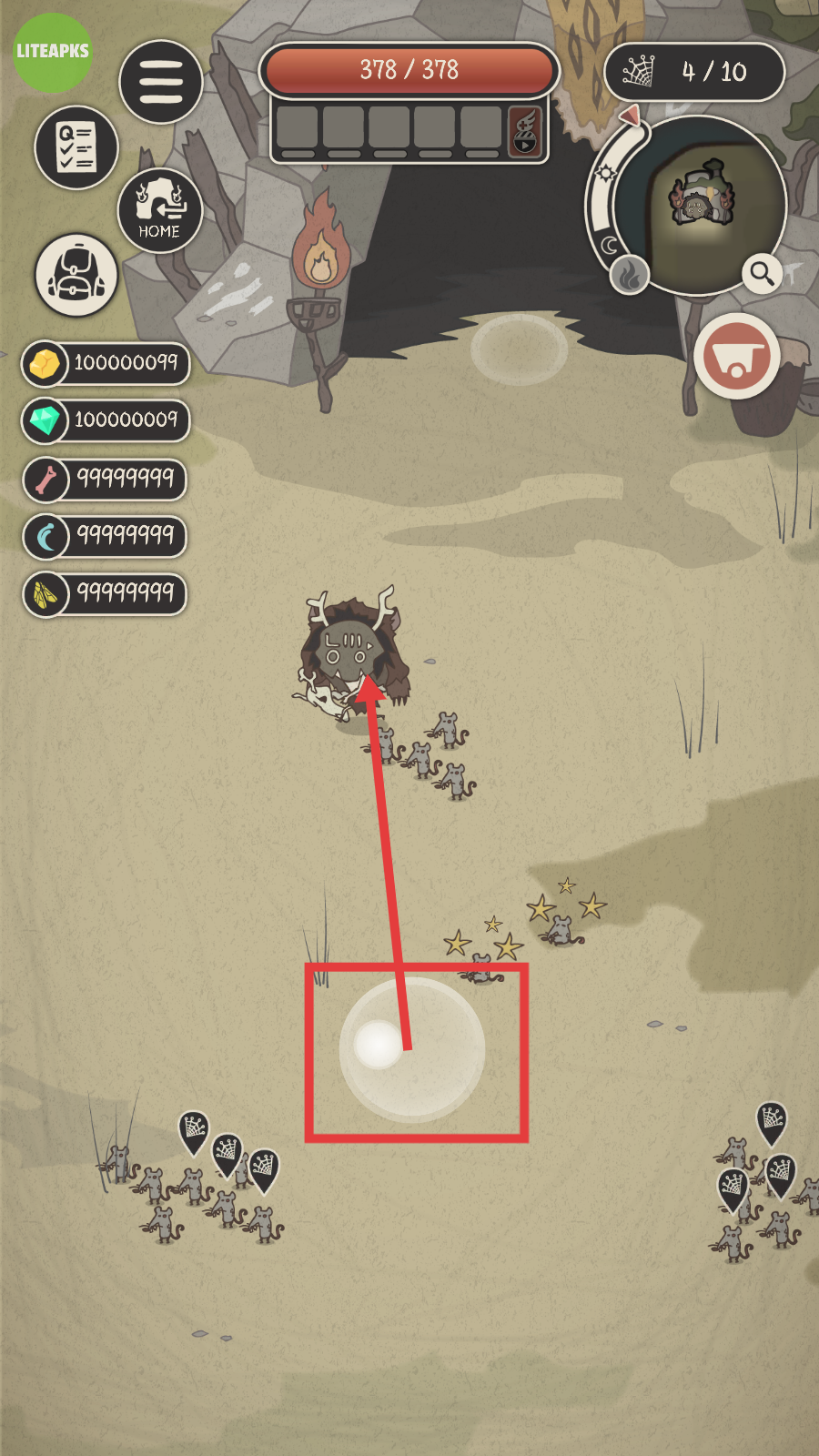The height and width of the screenshot is (1456, 819).
Task: Tap the red wheelbarrow button
Action: (x=736, y=357)
